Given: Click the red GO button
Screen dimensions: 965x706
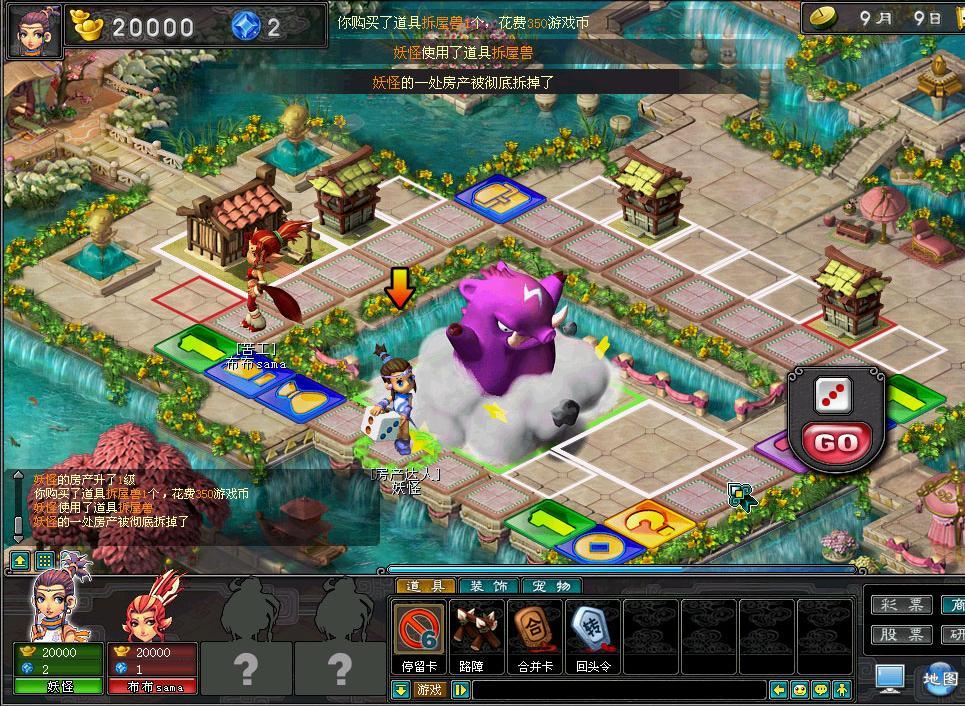Looking at the screenshot, I should 835,442.
